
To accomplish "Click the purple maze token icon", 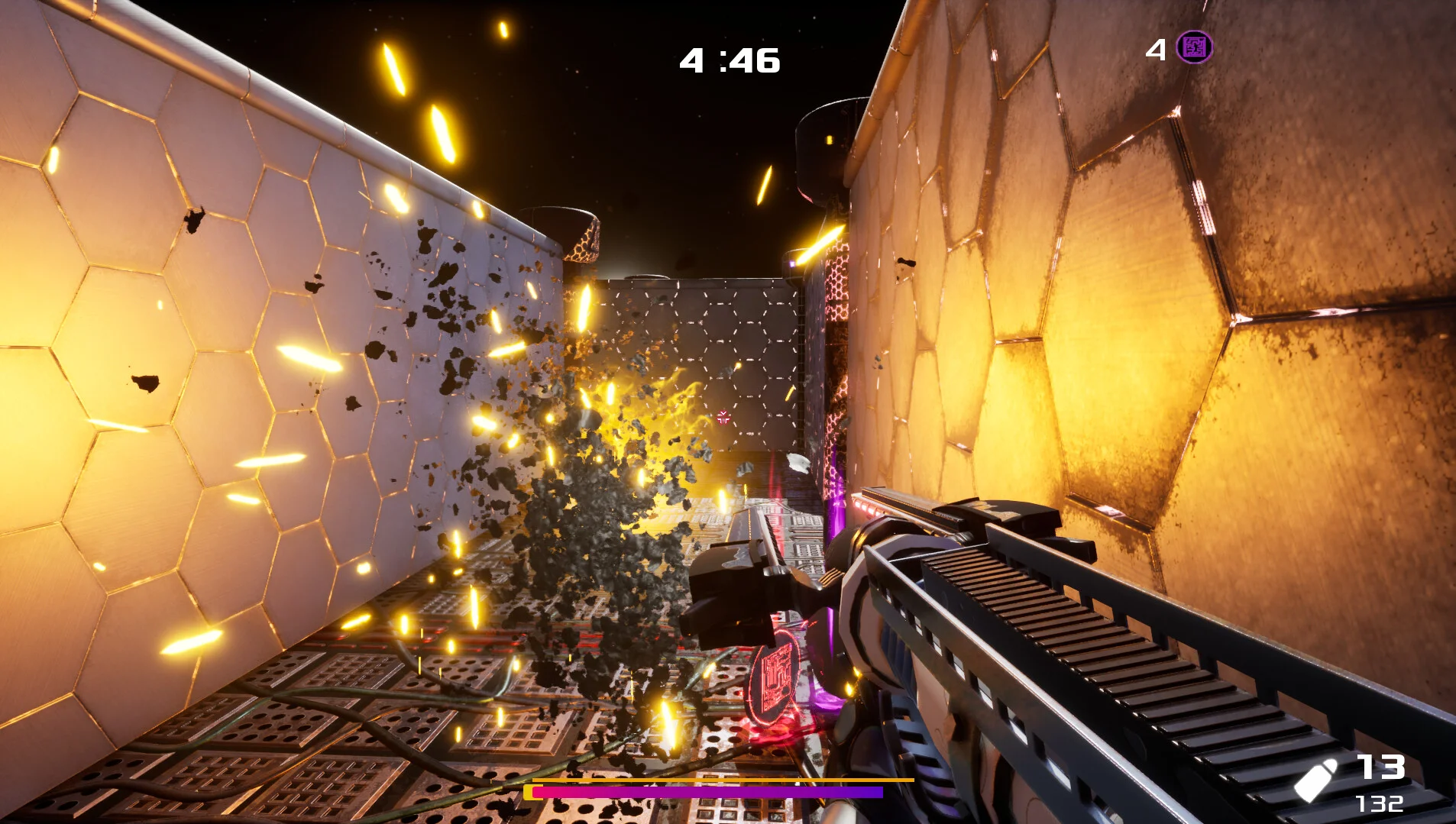I will [x=1193, y=47].
